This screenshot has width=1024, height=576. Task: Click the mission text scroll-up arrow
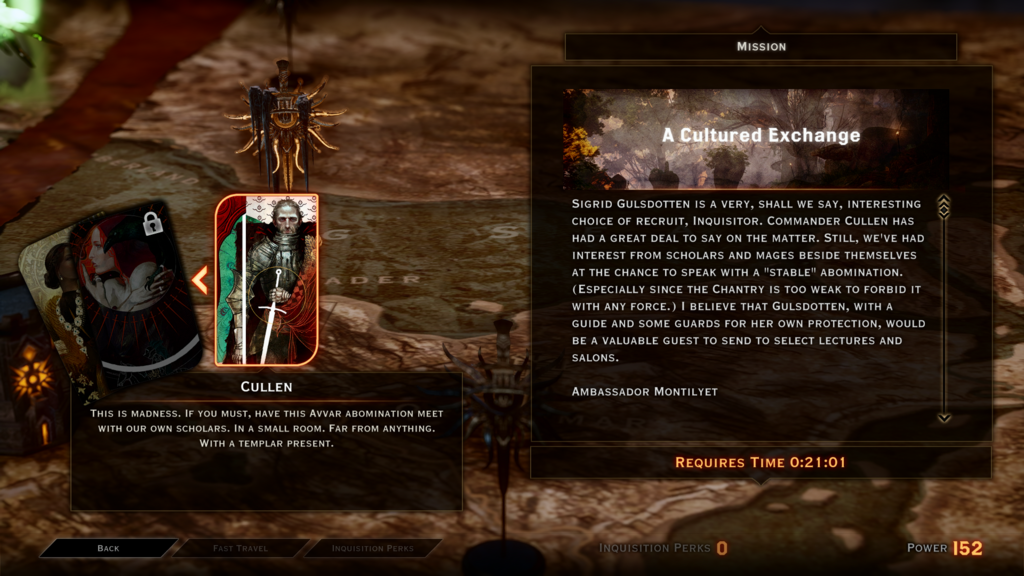pos(943,206)
